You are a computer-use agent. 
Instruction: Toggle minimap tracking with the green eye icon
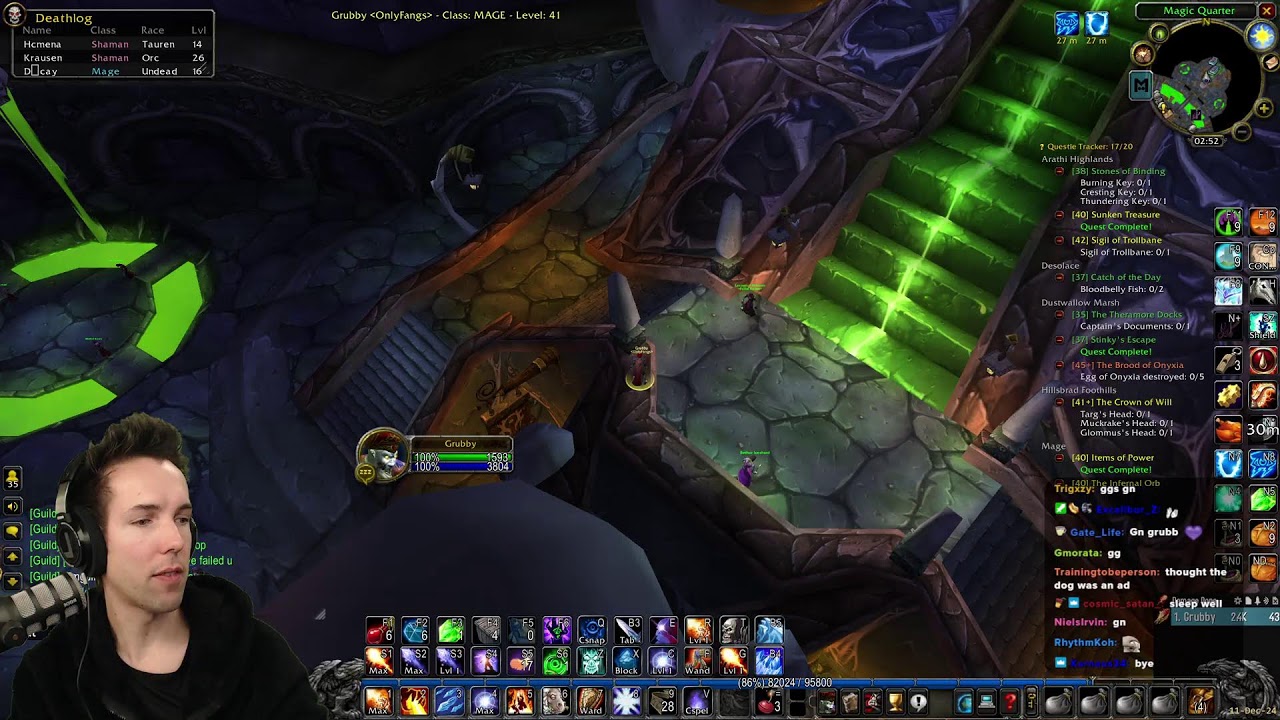coord(1158,35)
